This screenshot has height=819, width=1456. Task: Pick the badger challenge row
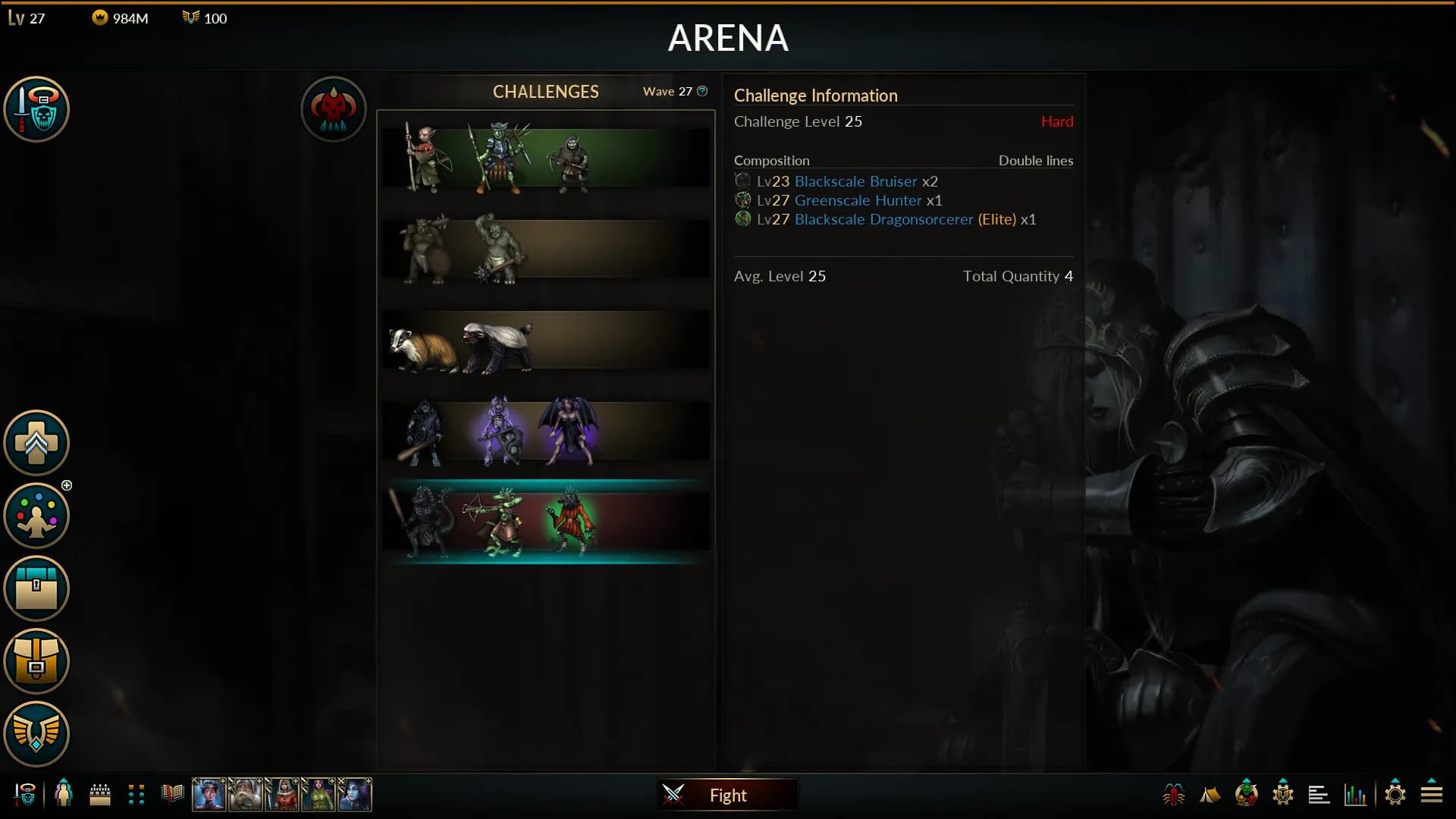coord(546,340)
